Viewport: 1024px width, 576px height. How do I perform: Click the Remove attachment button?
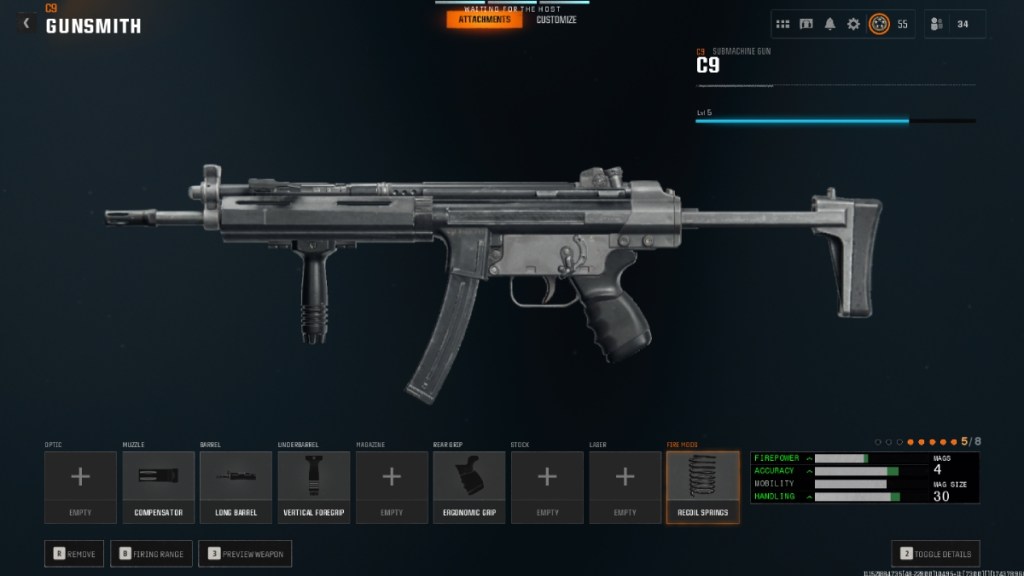(74, 553)
